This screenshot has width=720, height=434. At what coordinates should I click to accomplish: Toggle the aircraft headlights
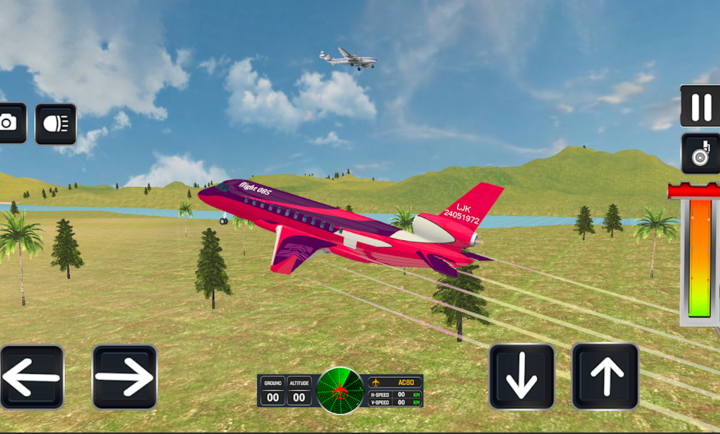[x=55, y=124]
